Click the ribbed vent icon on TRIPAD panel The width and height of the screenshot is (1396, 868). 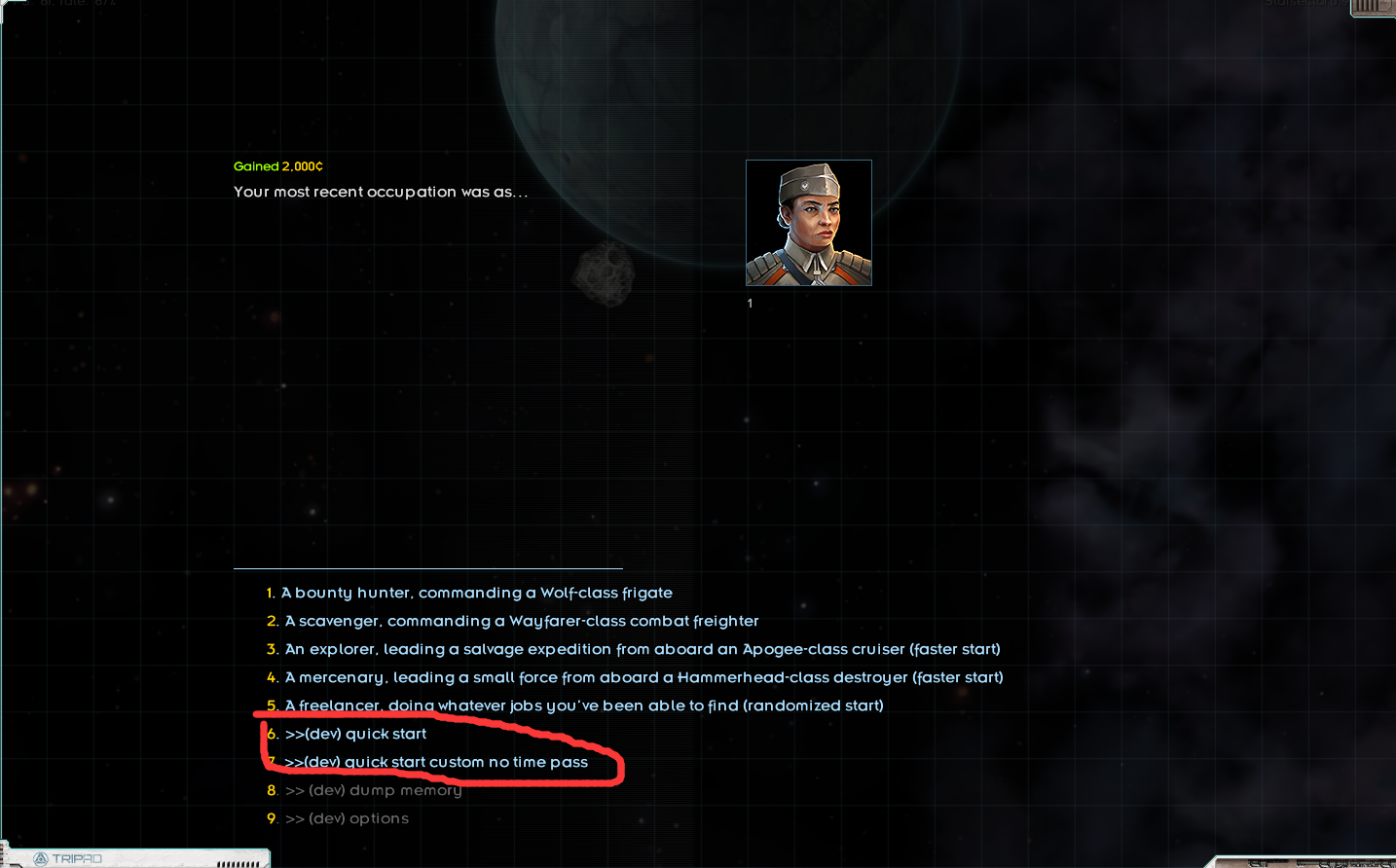pyautogui.click(x=237, y=862)
